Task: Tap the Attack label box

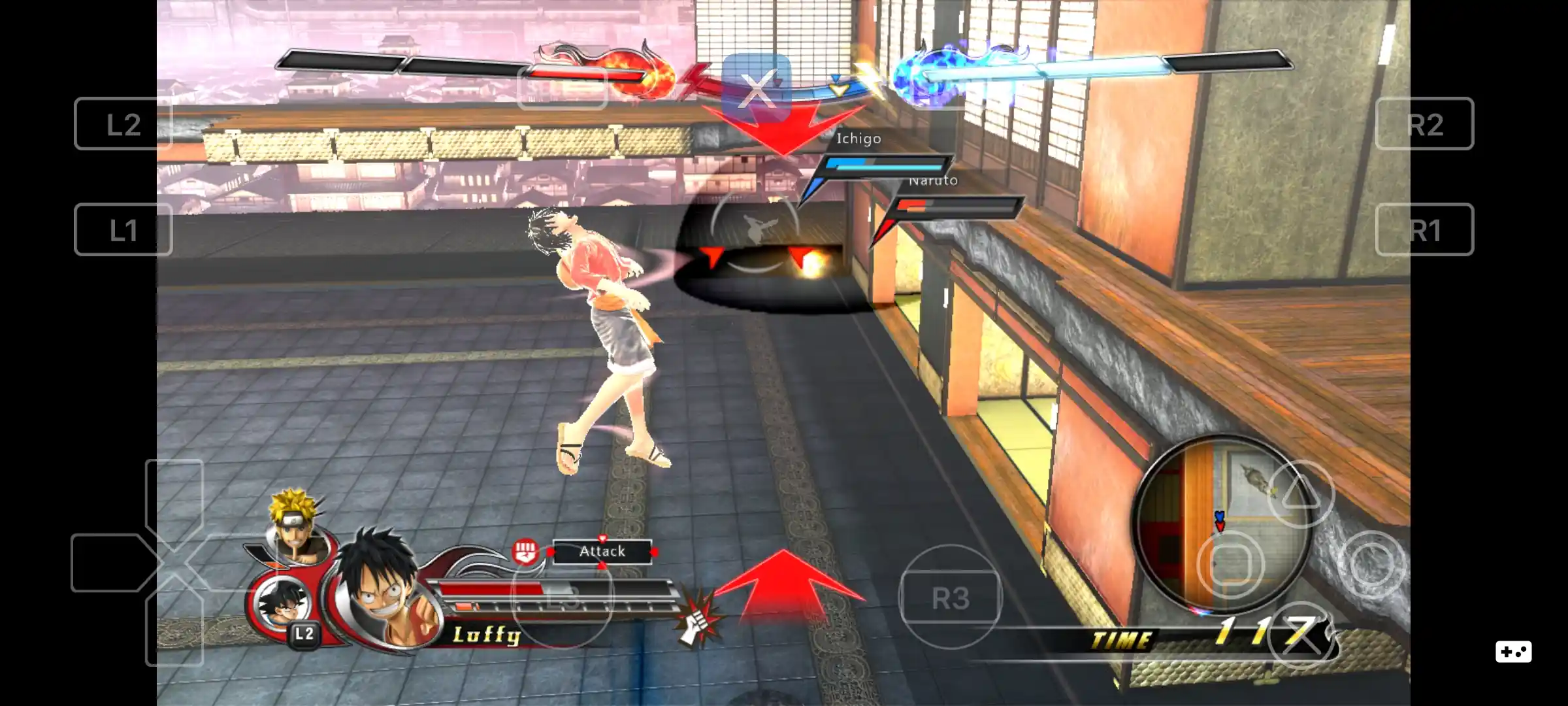Action: (x=603, y=551)
